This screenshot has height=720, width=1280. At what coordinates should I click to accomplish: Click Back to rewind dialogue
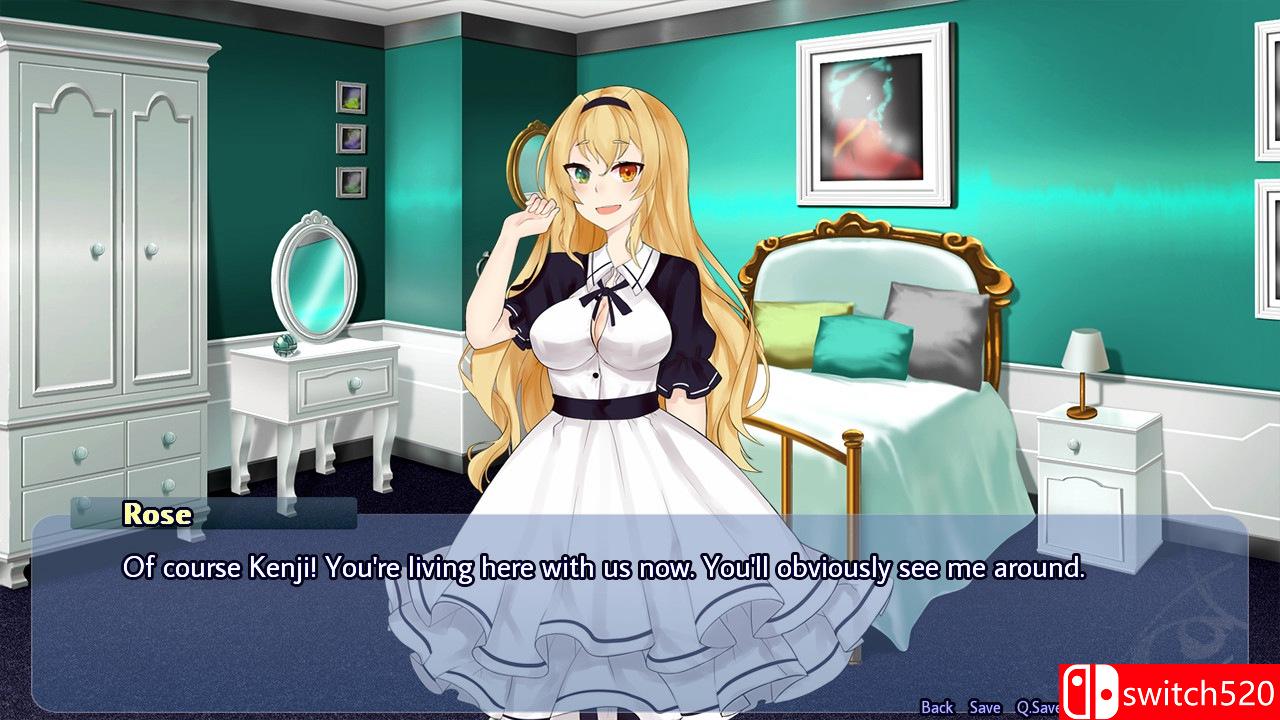pos(940,706)
